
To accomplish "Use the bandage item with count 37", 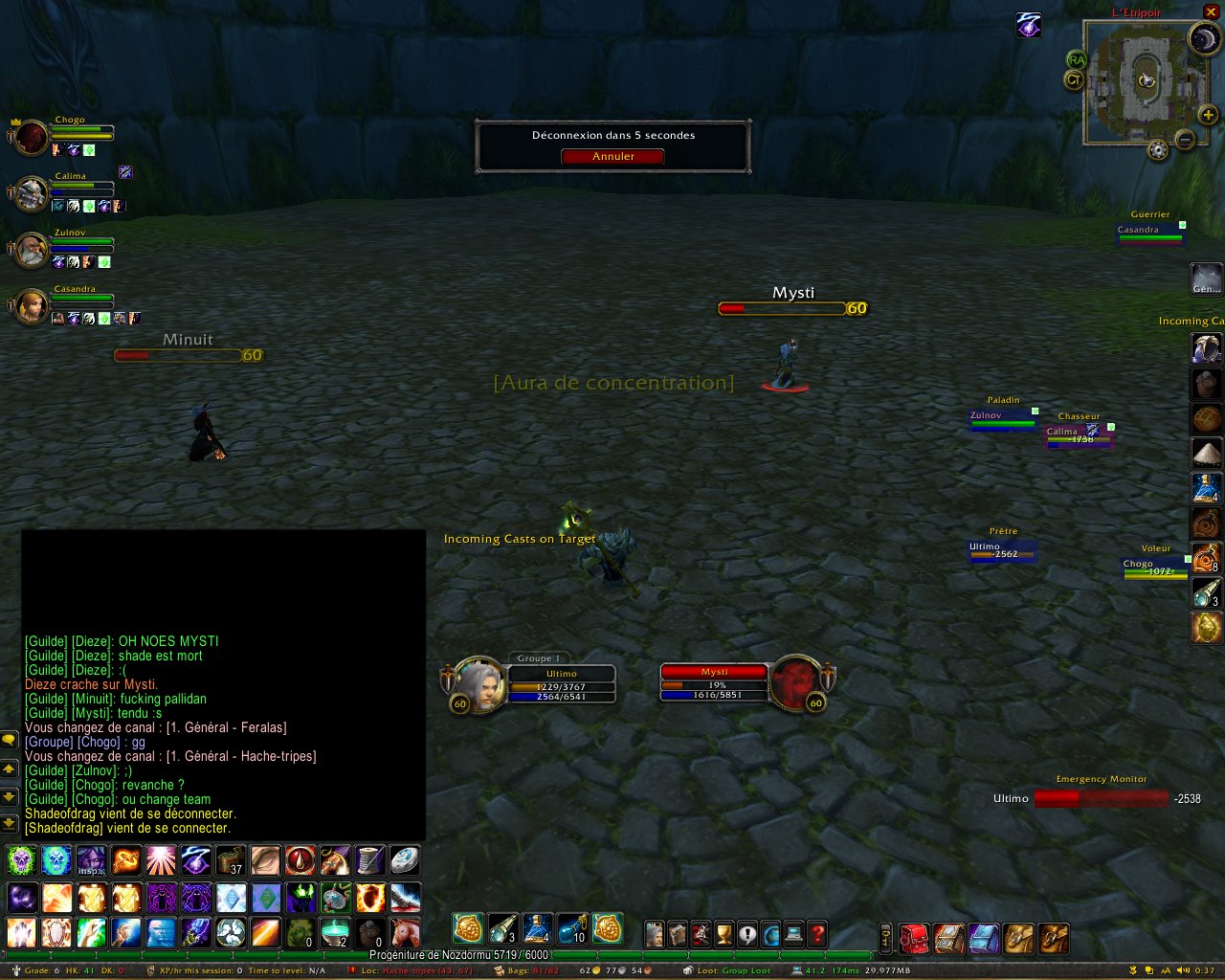I will (x=231, y=860).
